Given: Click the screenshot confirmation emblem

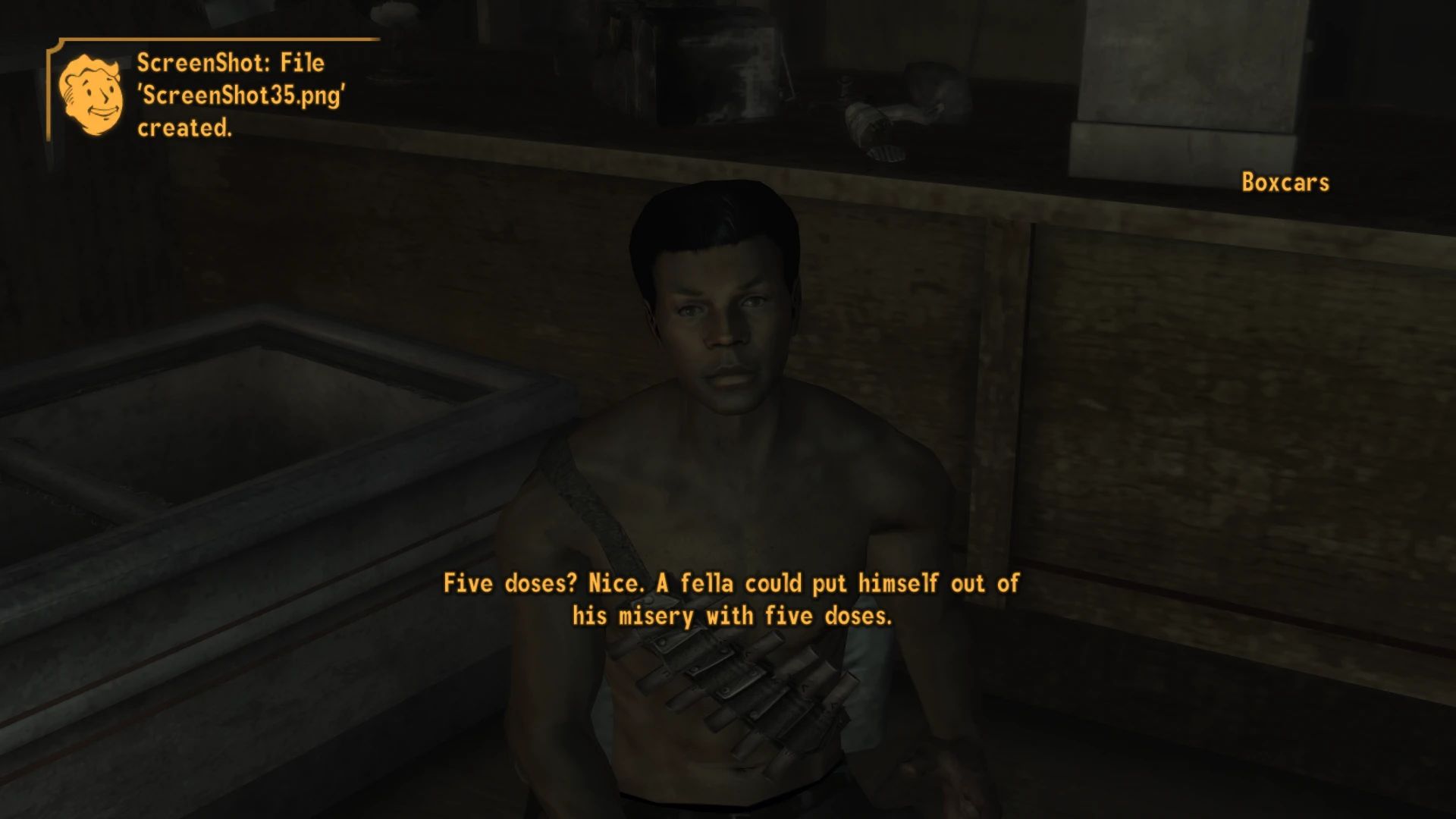Looking at the screenshot, I should (91, 95).
